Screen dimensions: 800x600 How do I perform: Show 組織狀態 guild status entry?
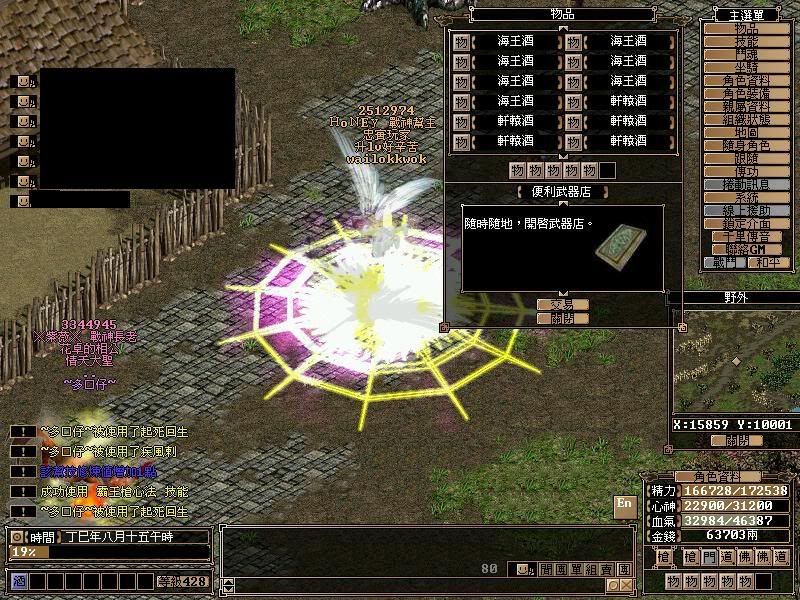[x=740, y=120]
